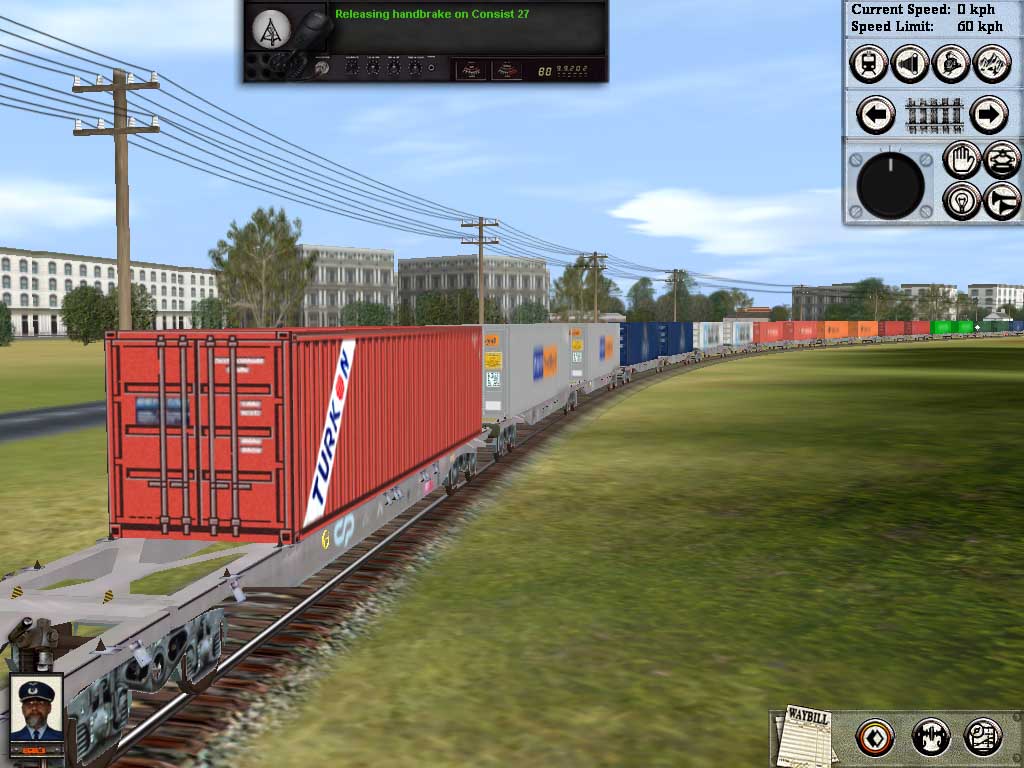Click the right arrow track direction button
This screenshot has height=768, width=1024.
[x=988, y=115]
